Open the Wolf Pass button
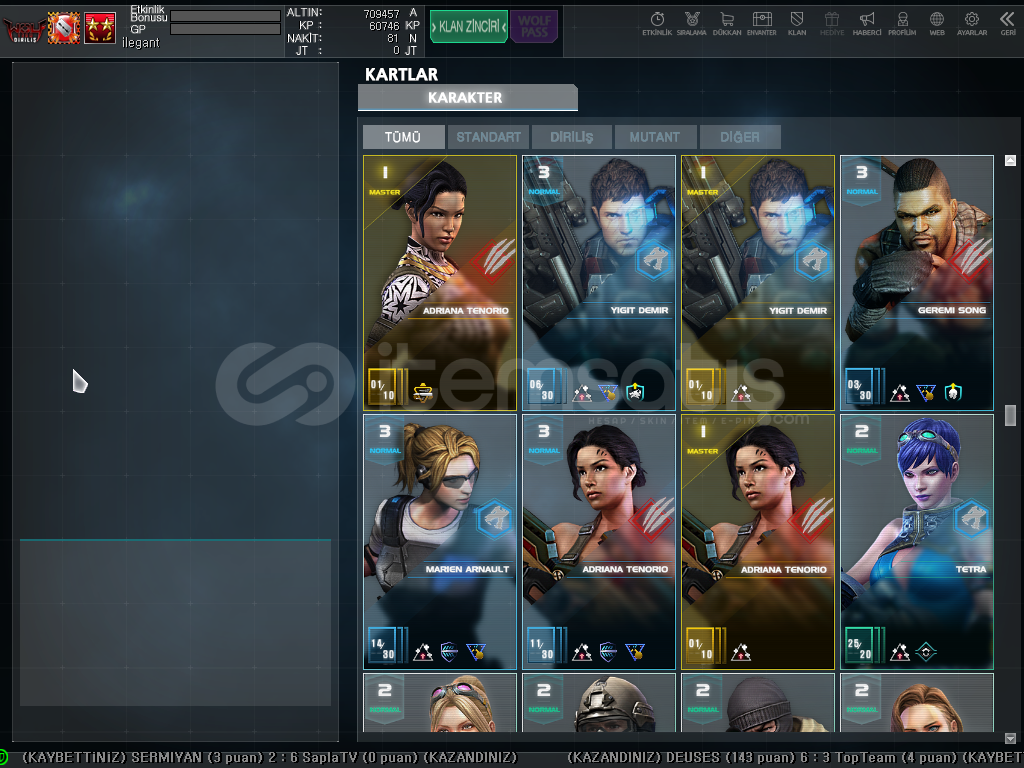 (x=534, y=26)
